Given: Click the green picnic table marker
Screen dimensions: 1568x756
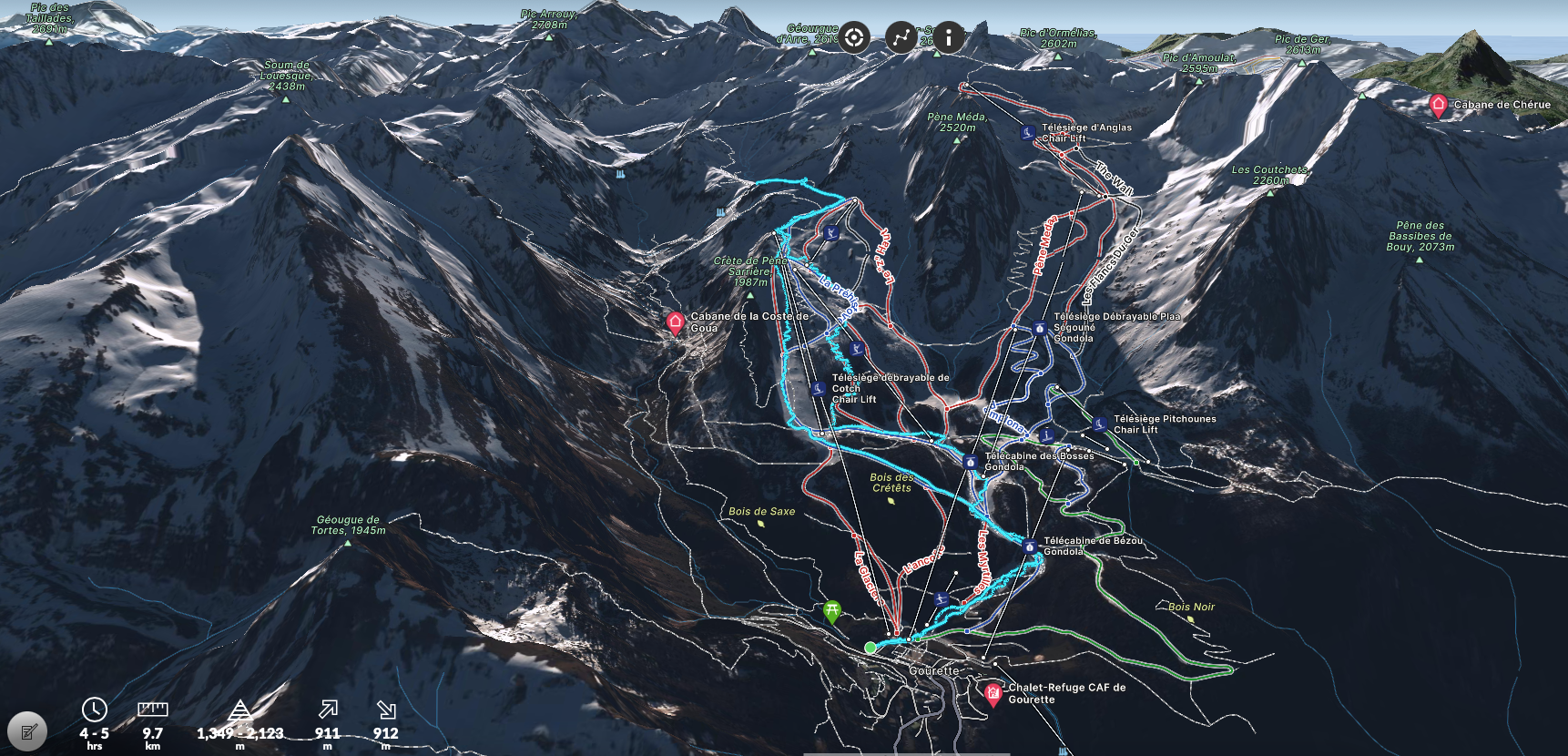Looking at the screenshot, I should 831,611.
